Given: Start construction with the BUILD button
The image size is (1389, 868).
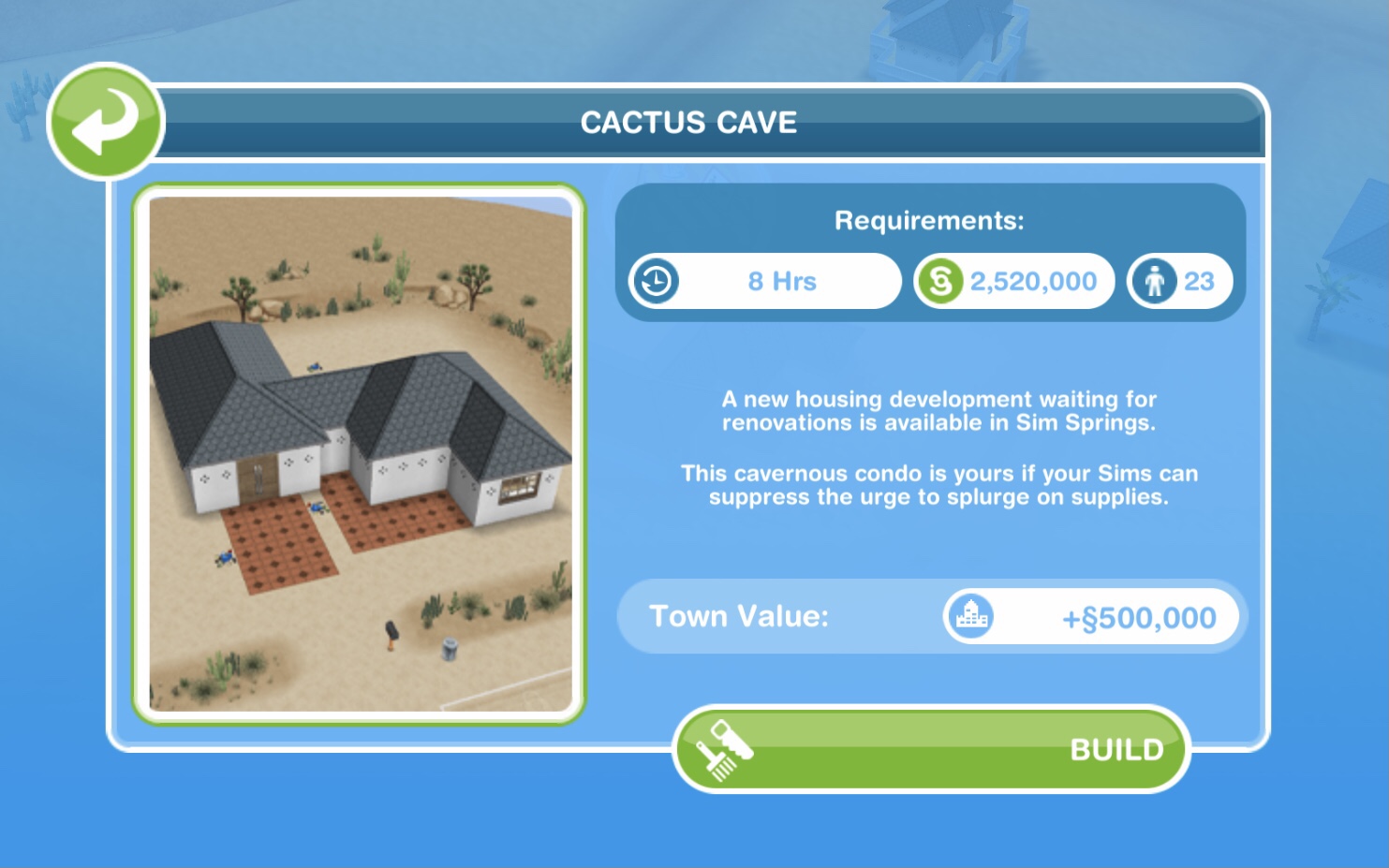Looking at the screenshot, I should coord(931,749).
